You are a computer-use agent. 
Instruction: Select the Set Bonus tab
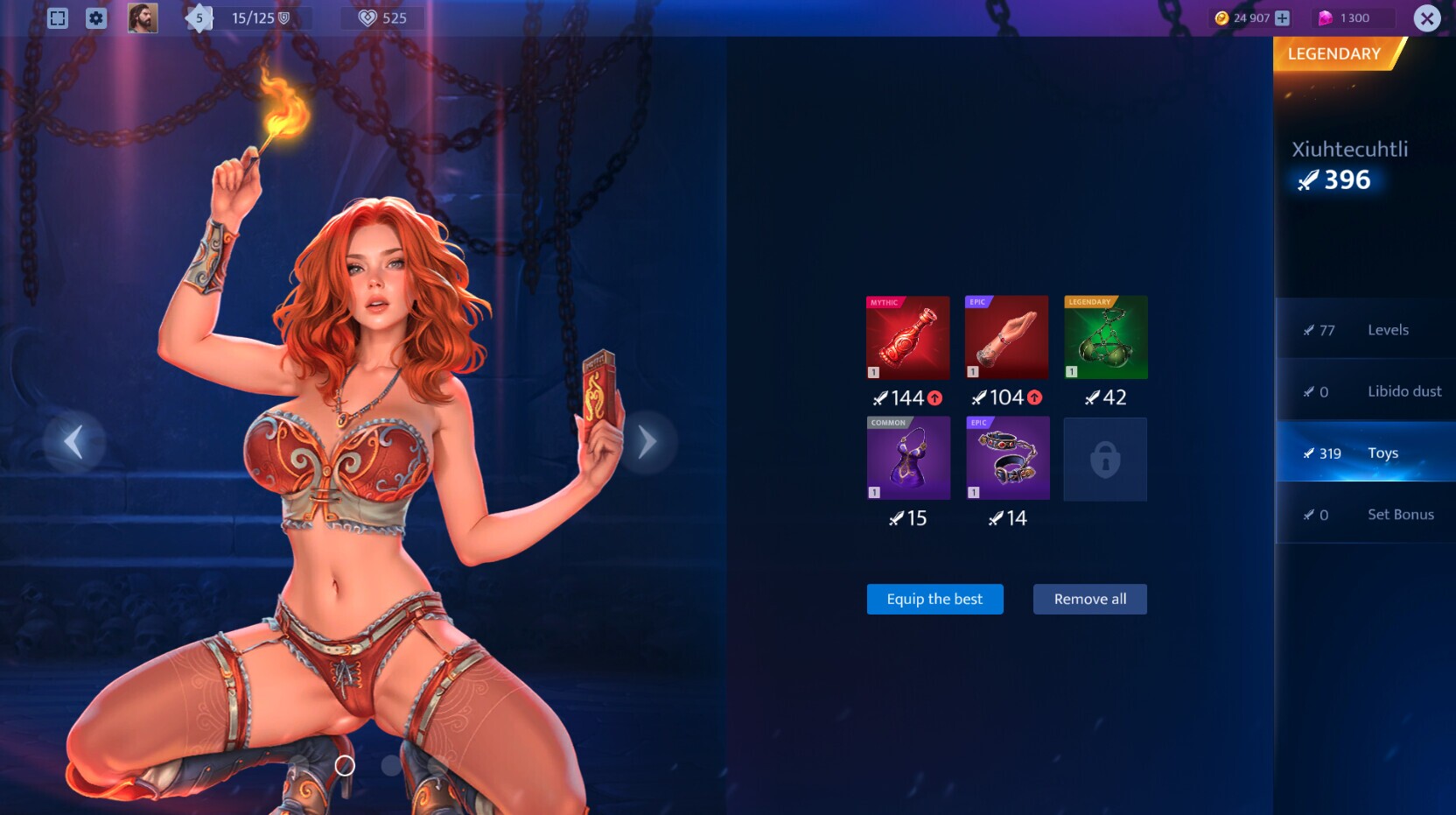(1365, 514)
